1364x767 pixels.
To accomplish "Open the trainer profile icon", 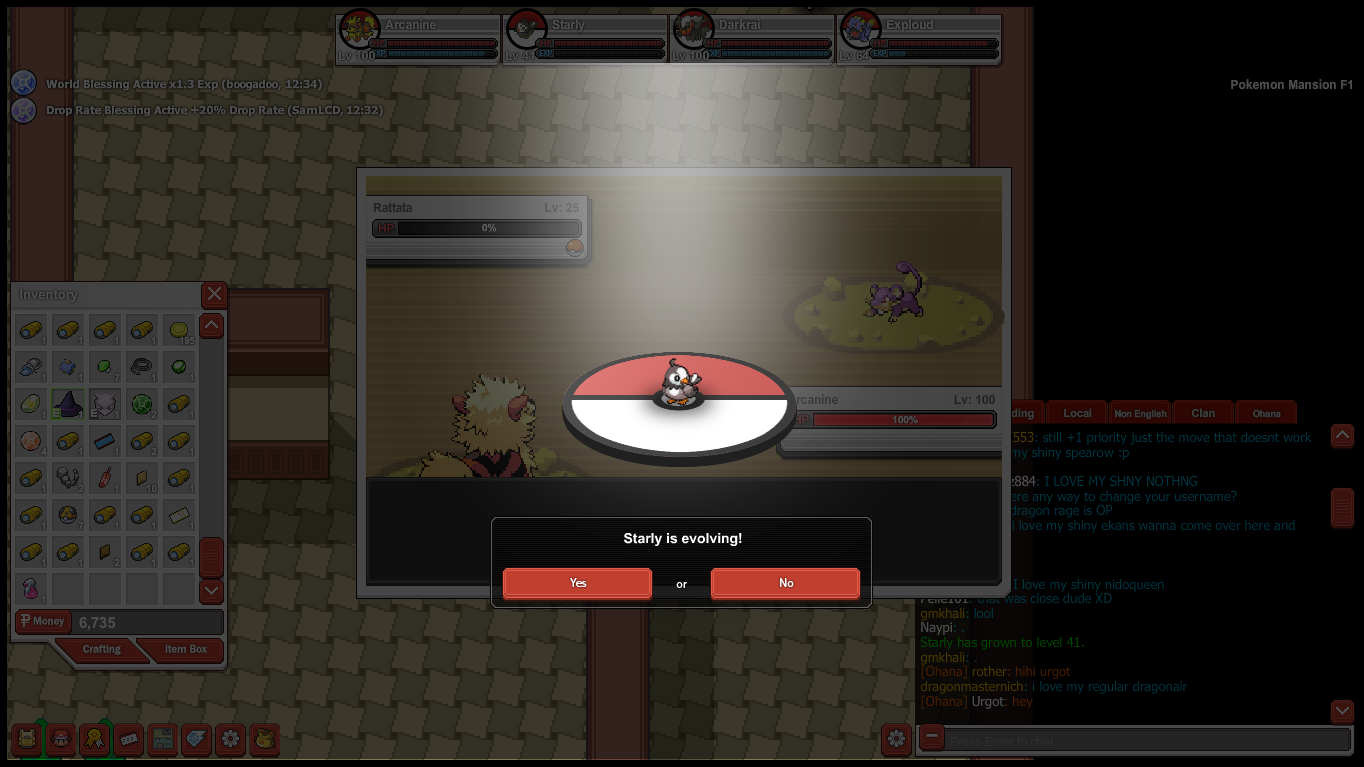I will tap(61, 740).
